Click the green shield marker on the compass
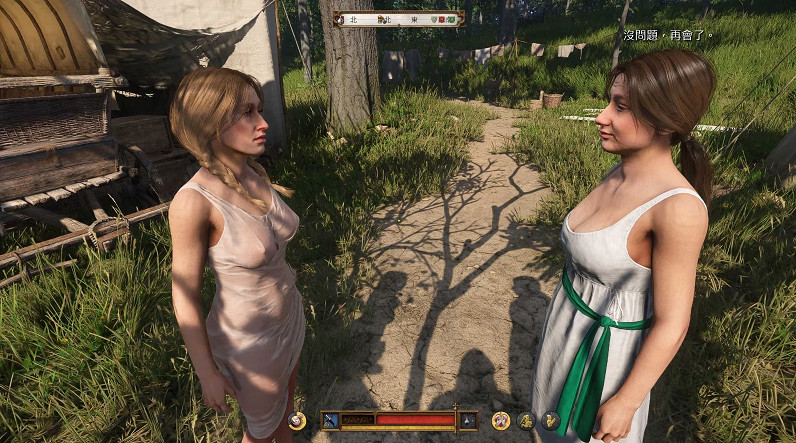This screenshot has width=796, height=443. point(453,19)
